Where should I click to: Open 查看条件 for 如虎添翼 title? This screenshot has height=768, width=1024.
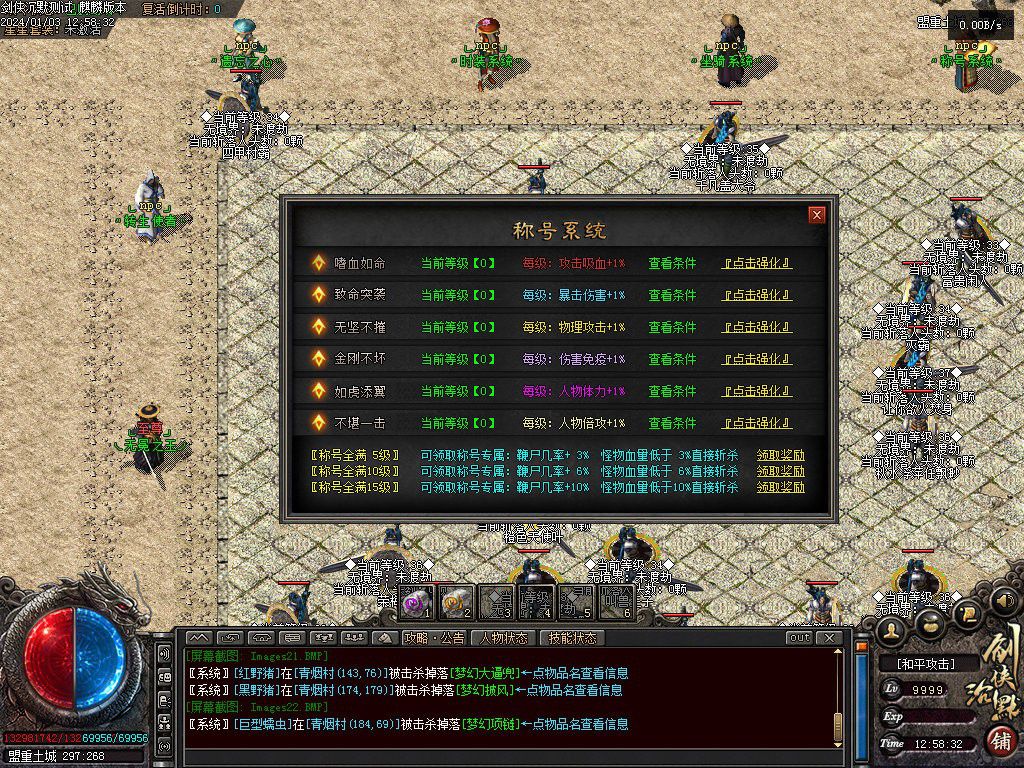(672, 392)
